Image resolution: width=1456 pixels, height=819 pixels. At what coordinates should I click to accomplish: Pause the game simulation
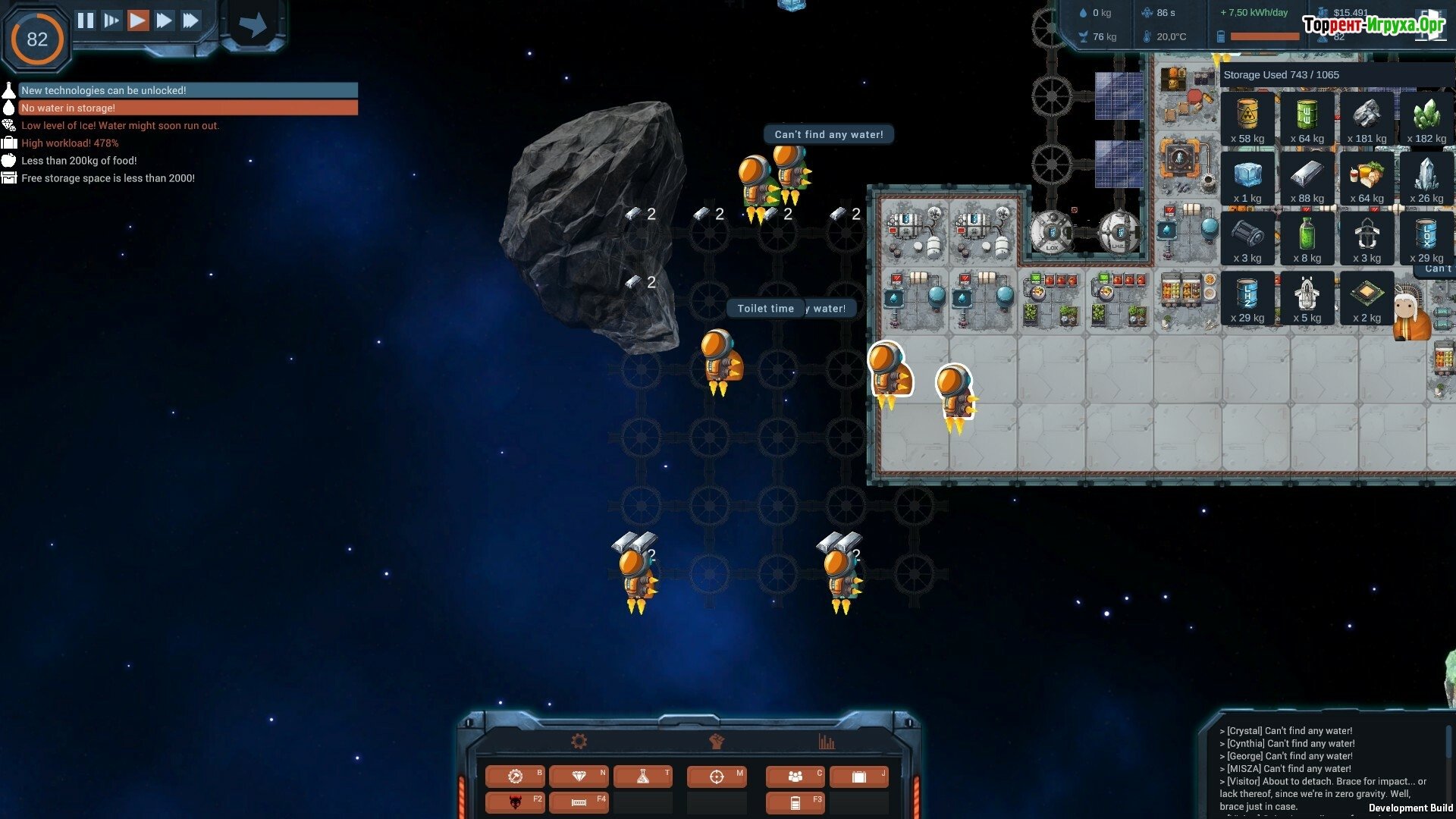tap(86, 20)
